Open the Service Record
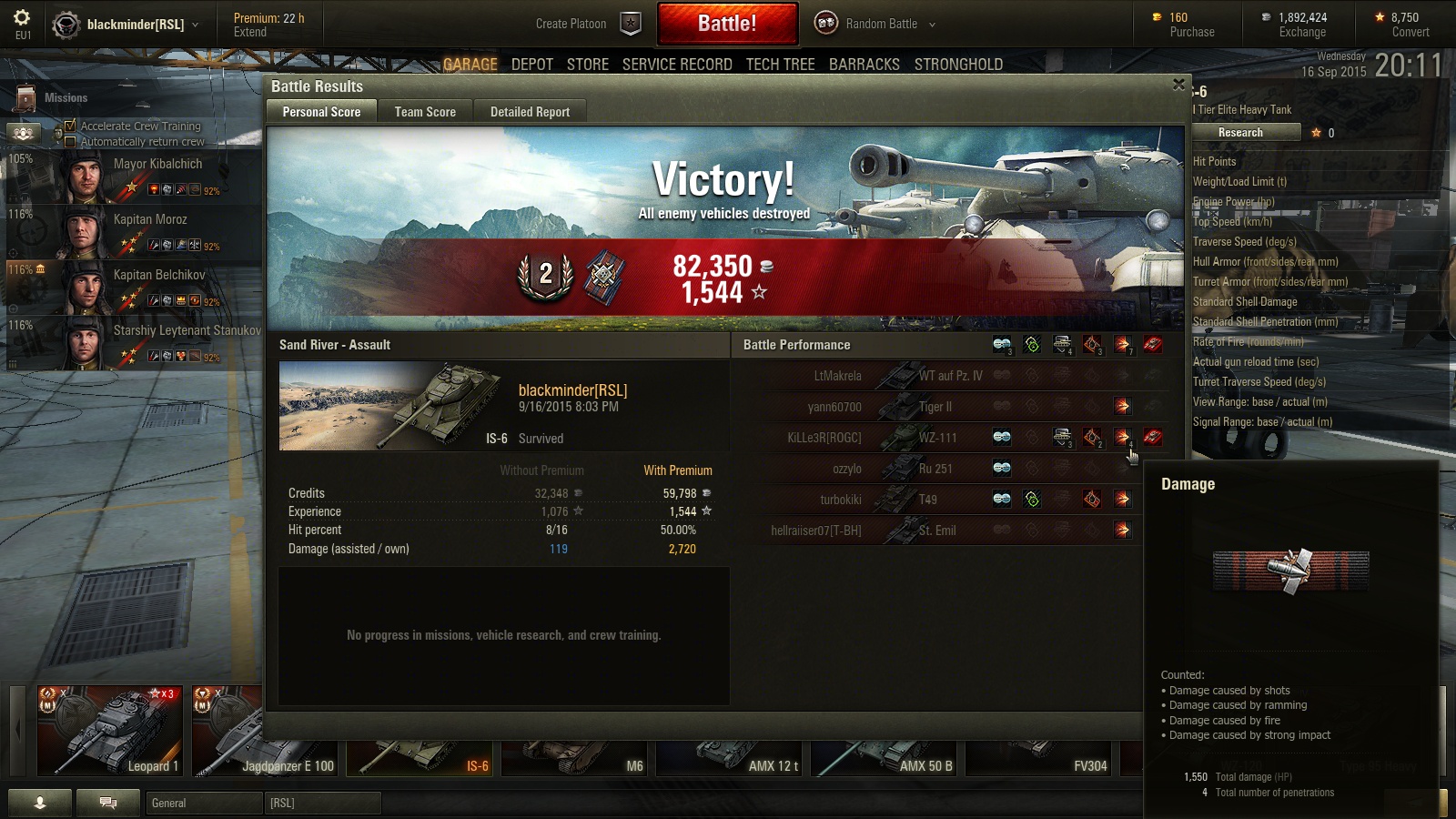The image size is (1456, 819). point(677,65)
